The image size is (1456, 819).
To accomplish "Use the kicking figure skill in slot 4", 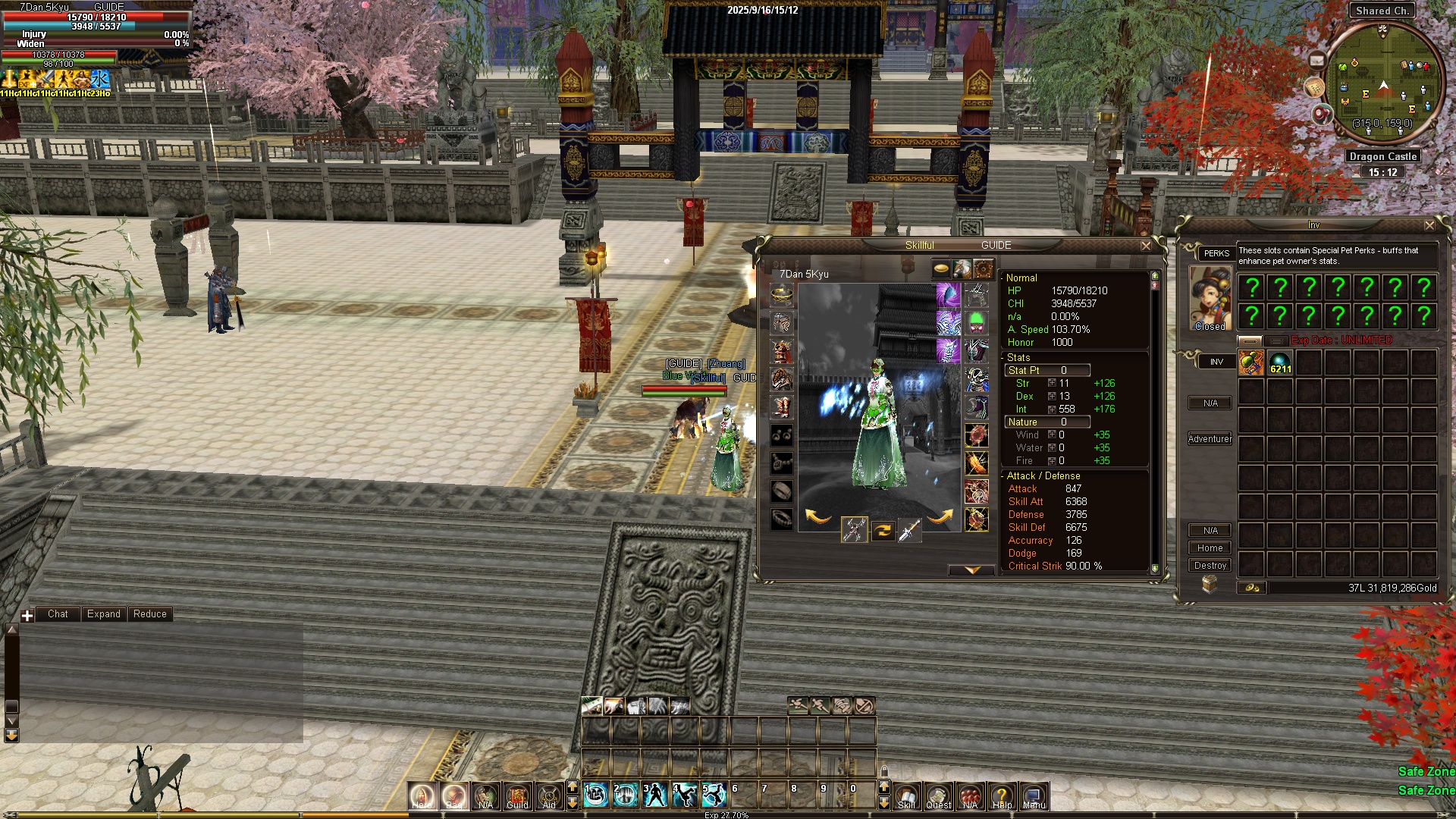I will [x=685, y=795].
